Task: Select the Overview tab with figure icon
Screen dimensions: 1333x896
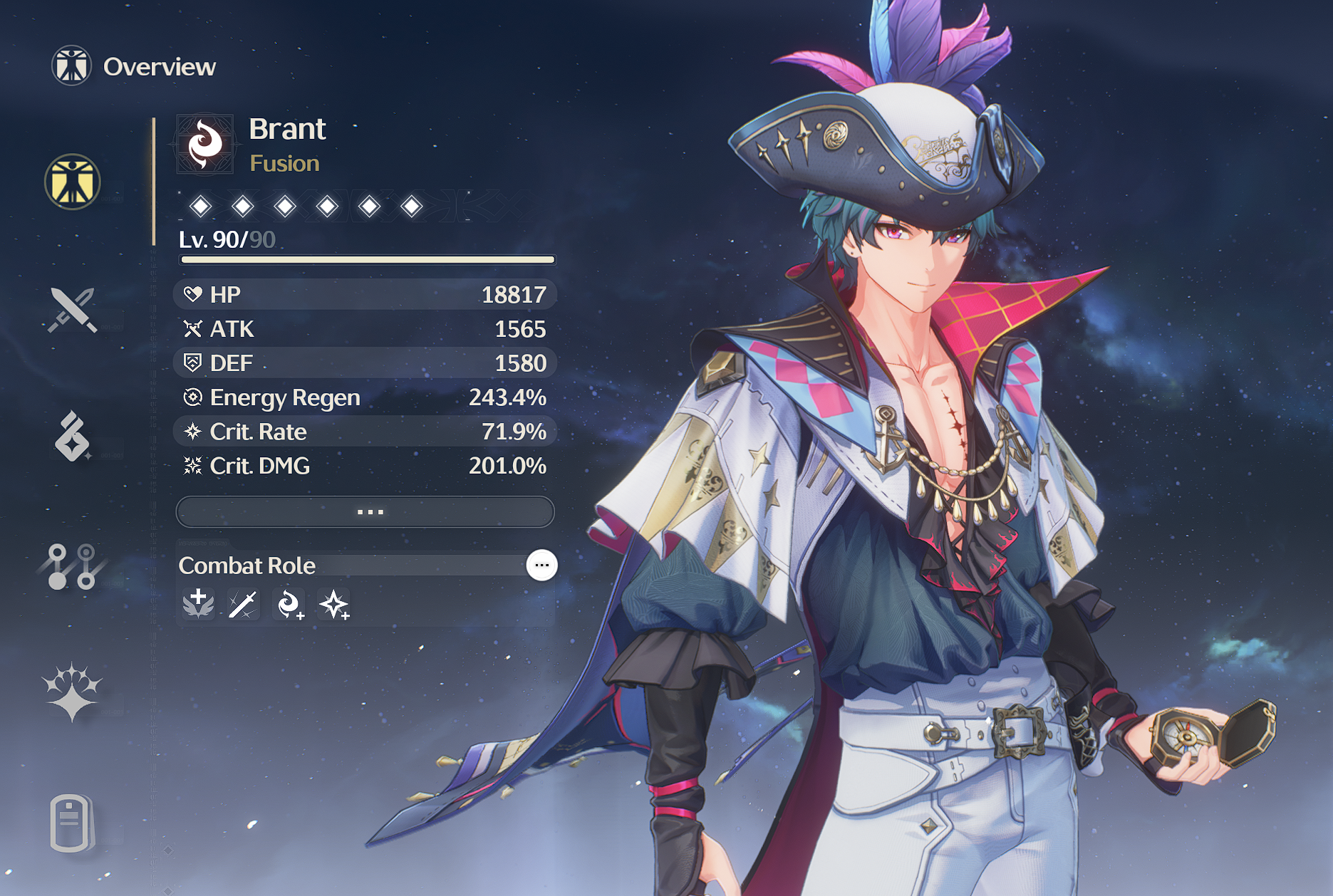Action: coord(73,182)
